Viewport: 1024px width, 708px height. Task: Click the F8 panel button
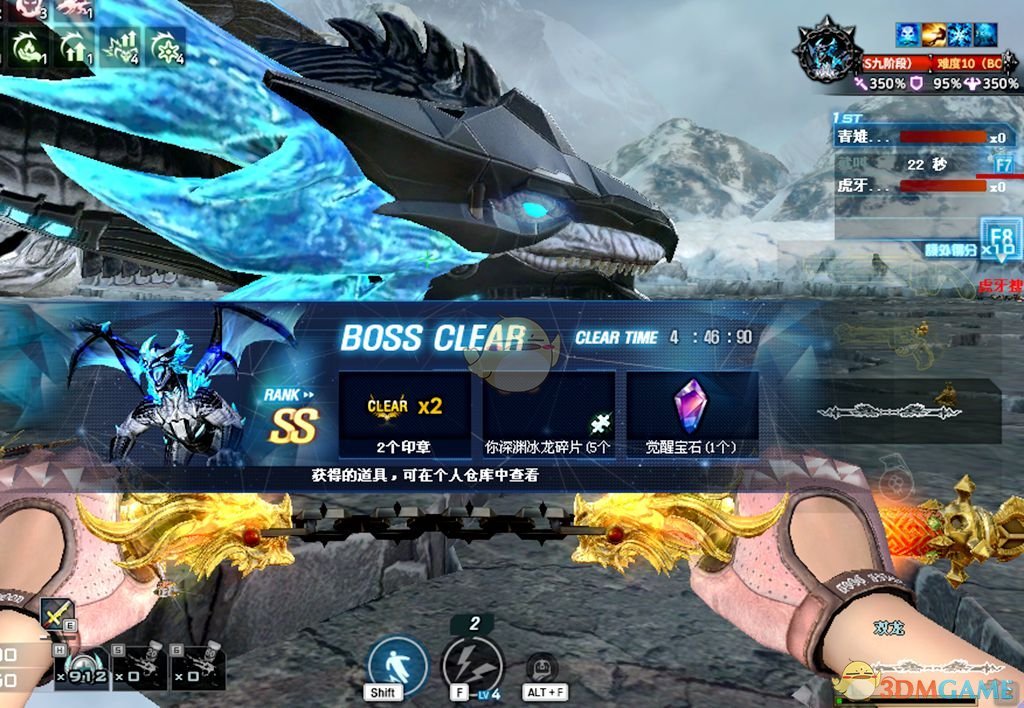coord(999,238)
